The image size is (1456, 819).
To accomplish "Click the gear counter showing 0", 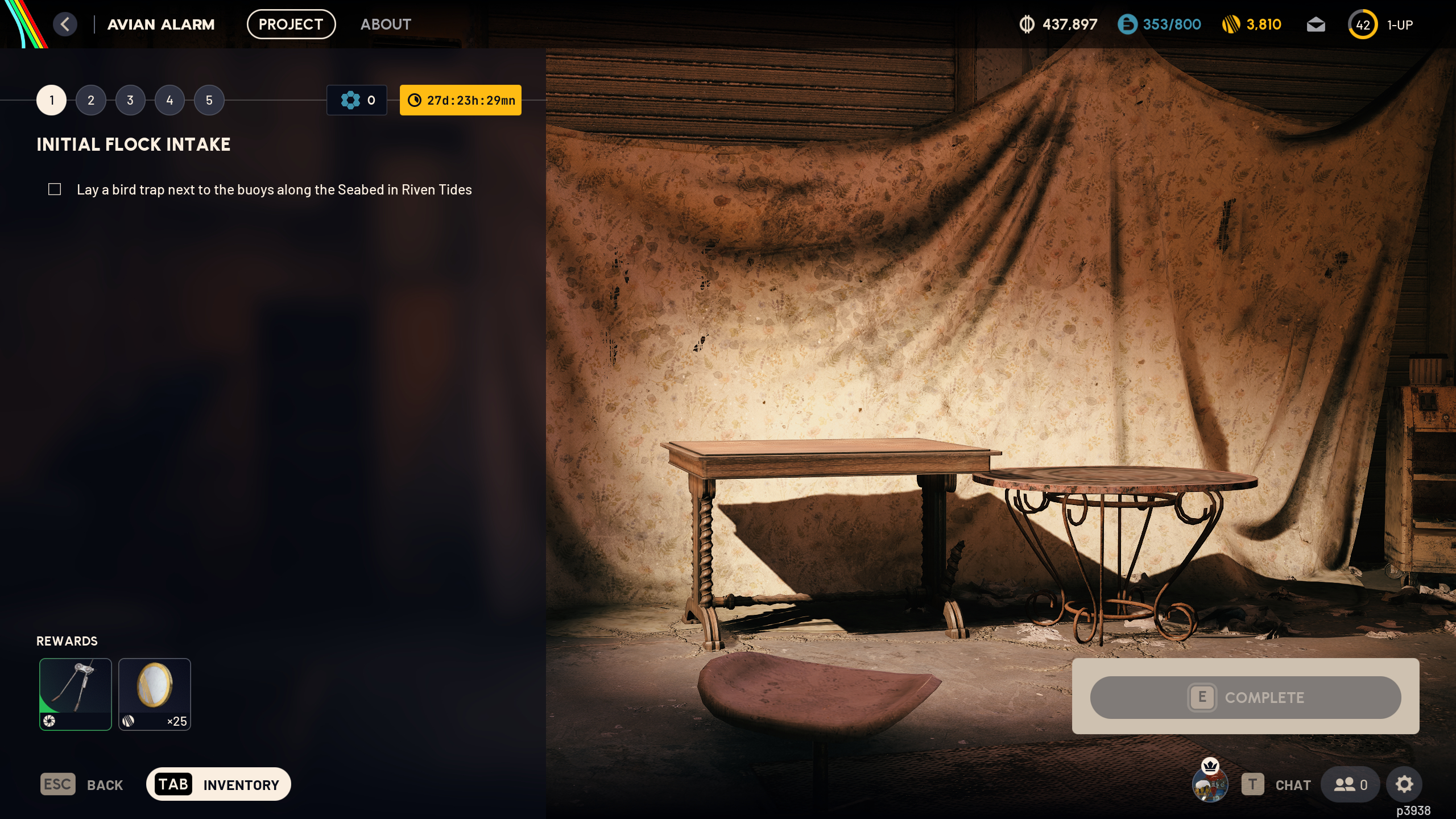I will (357, 100).
